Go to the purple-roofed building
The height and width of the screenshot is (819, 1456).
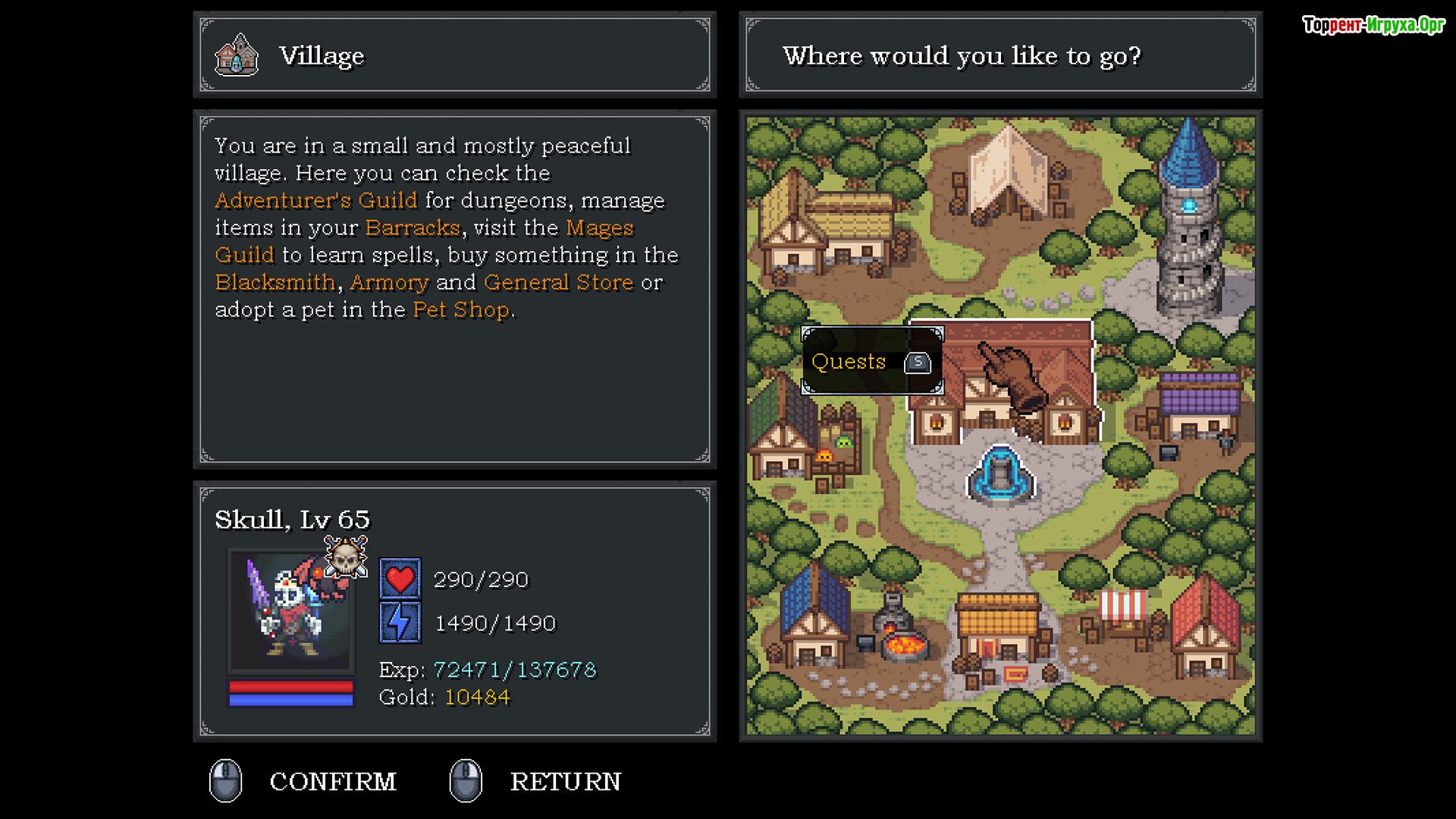click(1198, 406)
